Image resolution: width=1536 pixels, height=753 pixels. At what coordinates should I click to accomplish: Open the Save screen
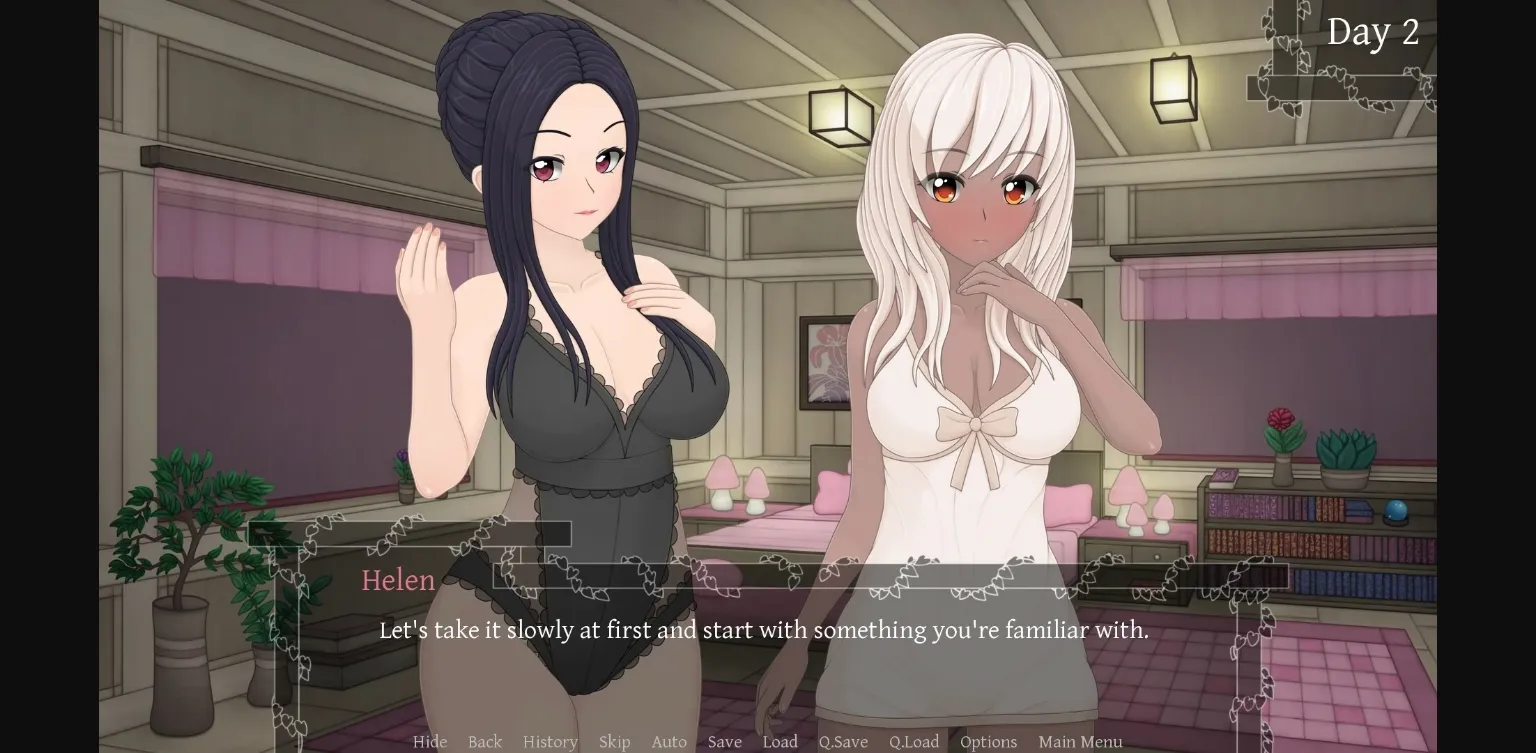pyautogui.click(x=724, y=742)
